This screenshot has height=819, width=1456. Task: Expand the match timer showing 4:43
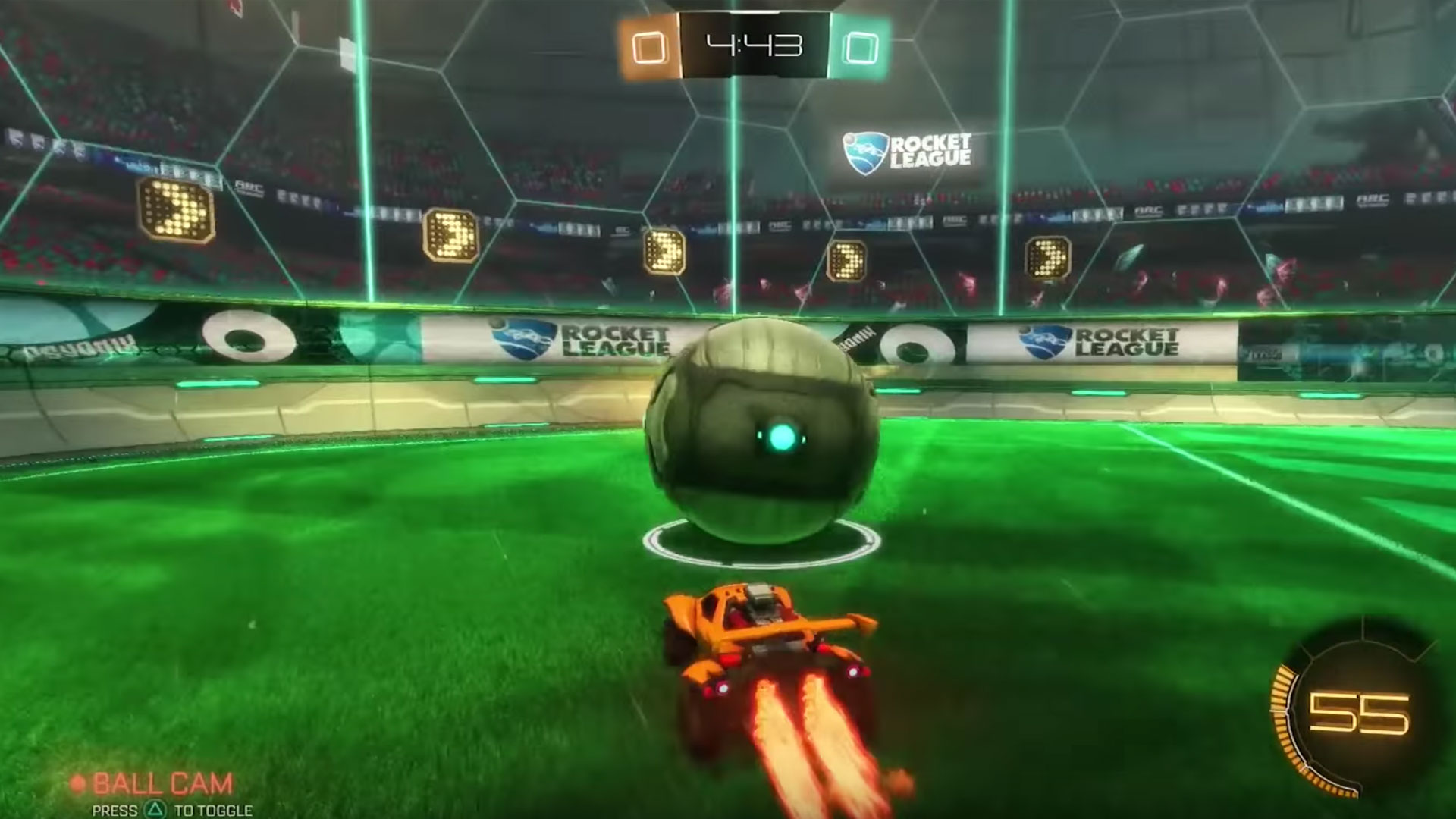tap(755, 45)
